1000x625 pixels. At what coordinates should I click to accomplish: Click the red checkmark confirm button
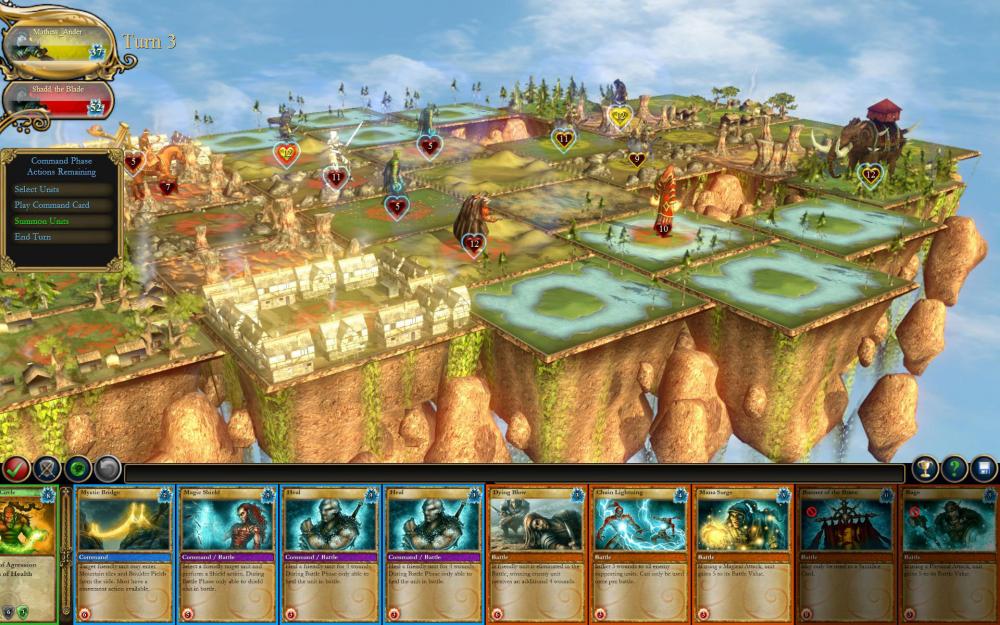point(16,468)
